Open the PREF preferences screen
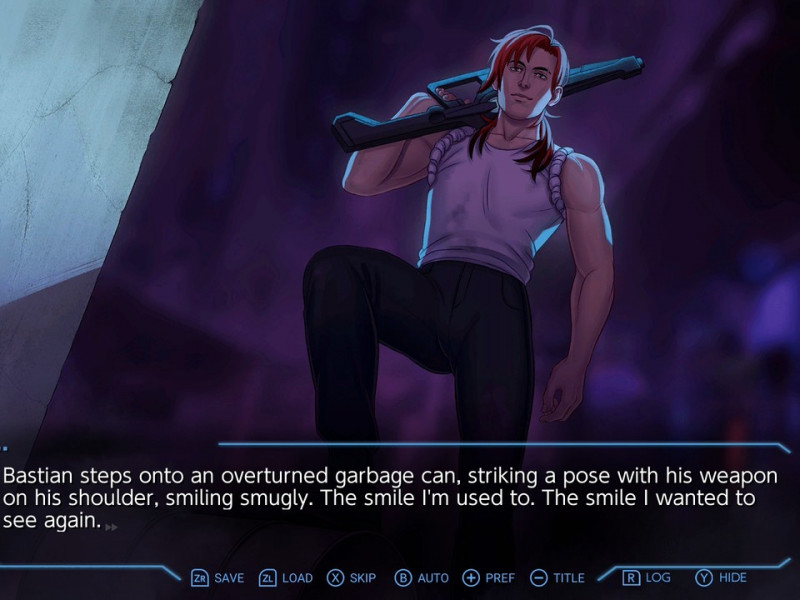 (489, 578)
